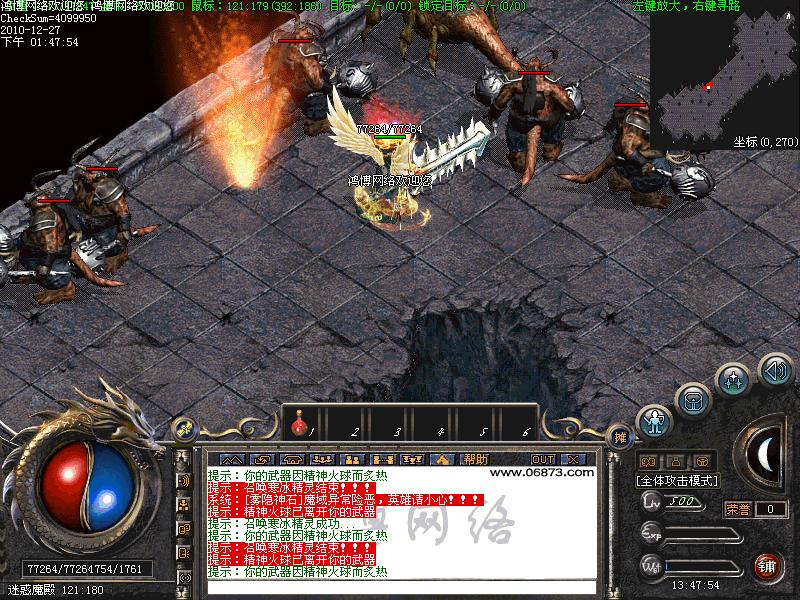Open the character status panel icon
The height and width of the screenshot is (600, 800).
[x=655, y=422]
